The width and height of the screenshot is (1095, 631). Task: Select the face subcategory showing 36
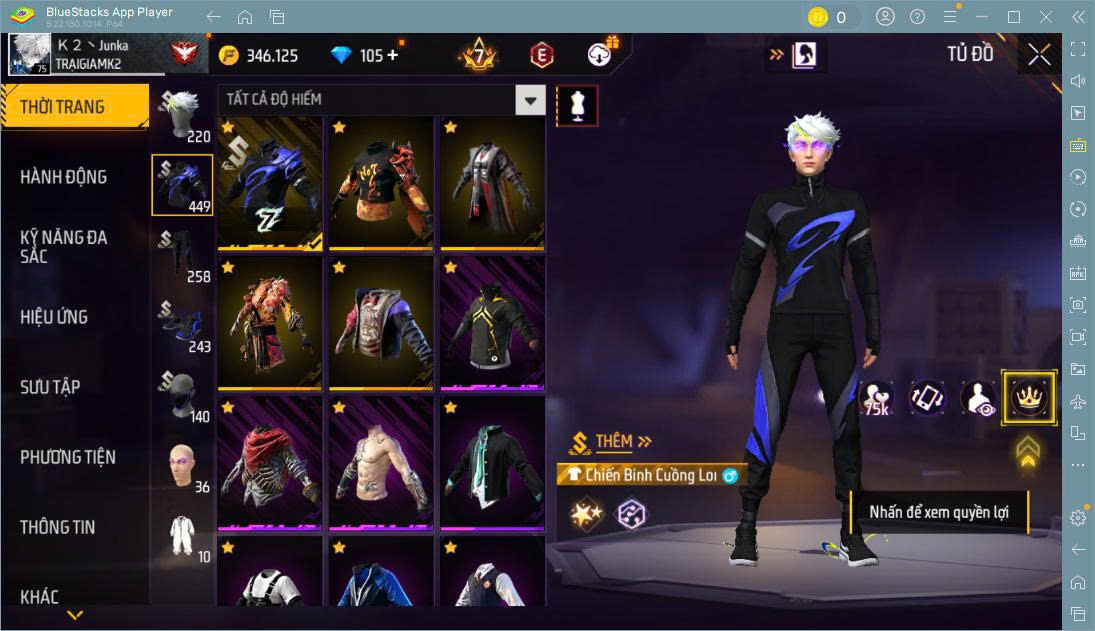coord(181,465)
